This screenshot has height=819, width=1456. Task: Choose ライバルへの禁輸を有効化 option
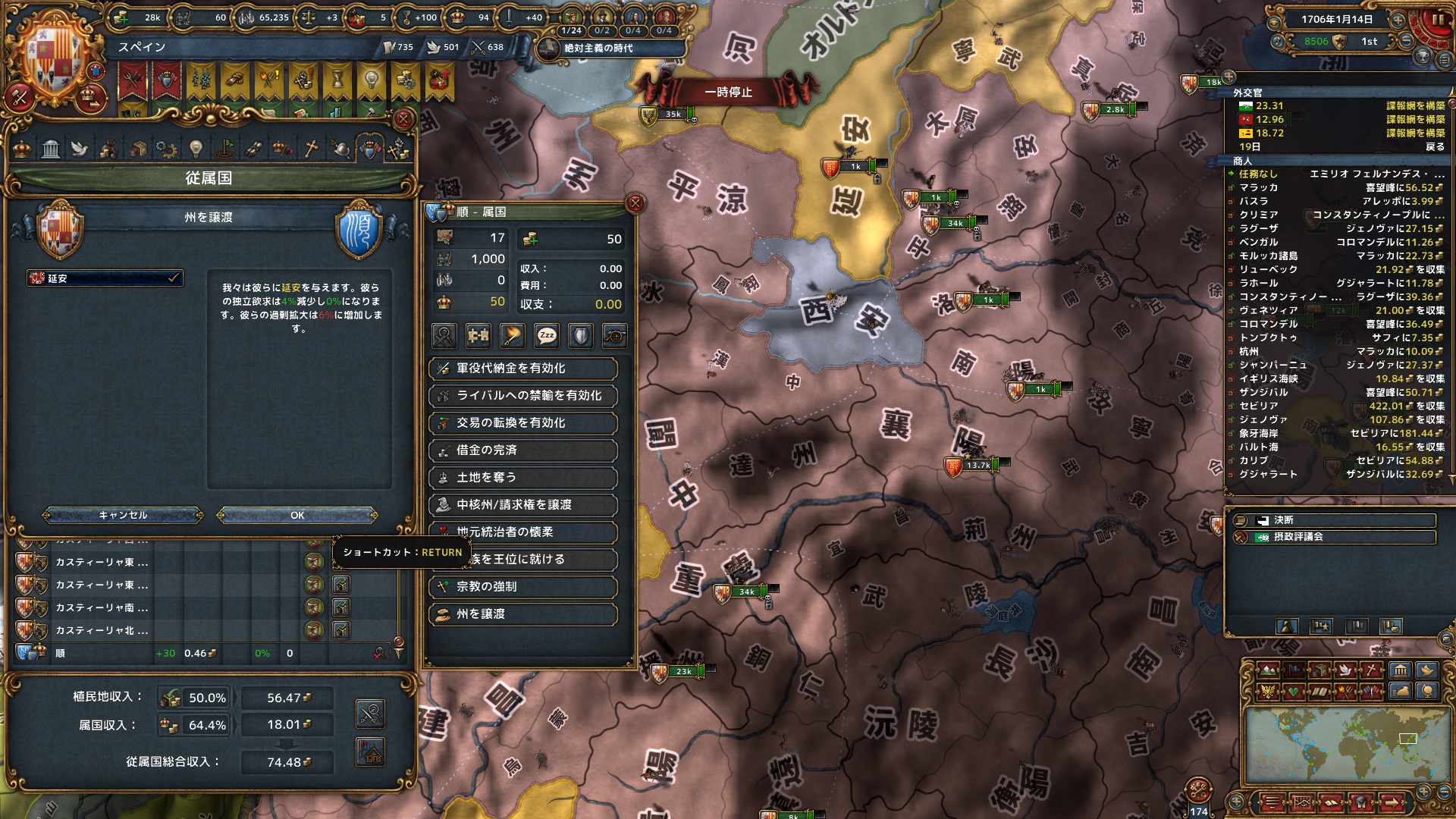(523, 396)
